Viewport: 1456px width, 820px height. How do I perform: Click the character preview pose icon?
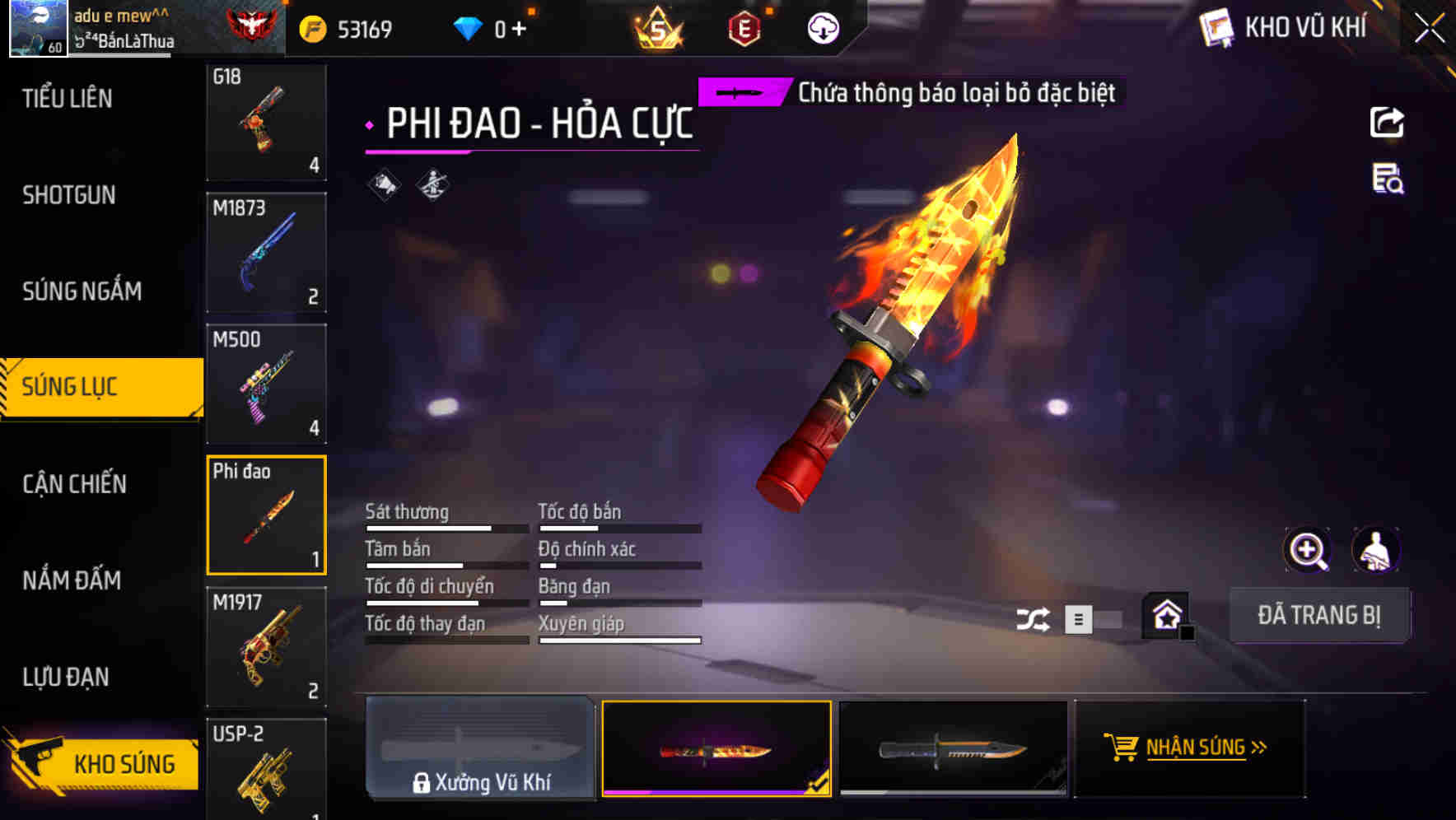(1376, 549)
